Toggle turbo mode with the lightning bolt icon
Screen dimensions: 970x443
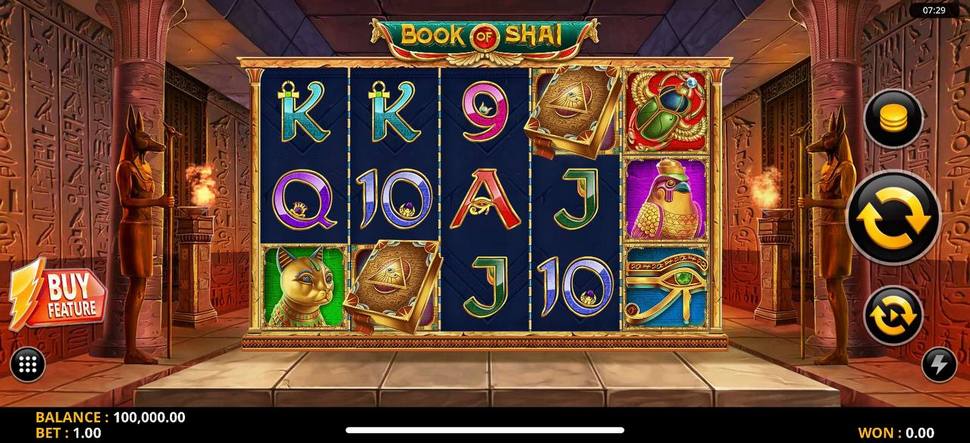(x=938, y=365)
